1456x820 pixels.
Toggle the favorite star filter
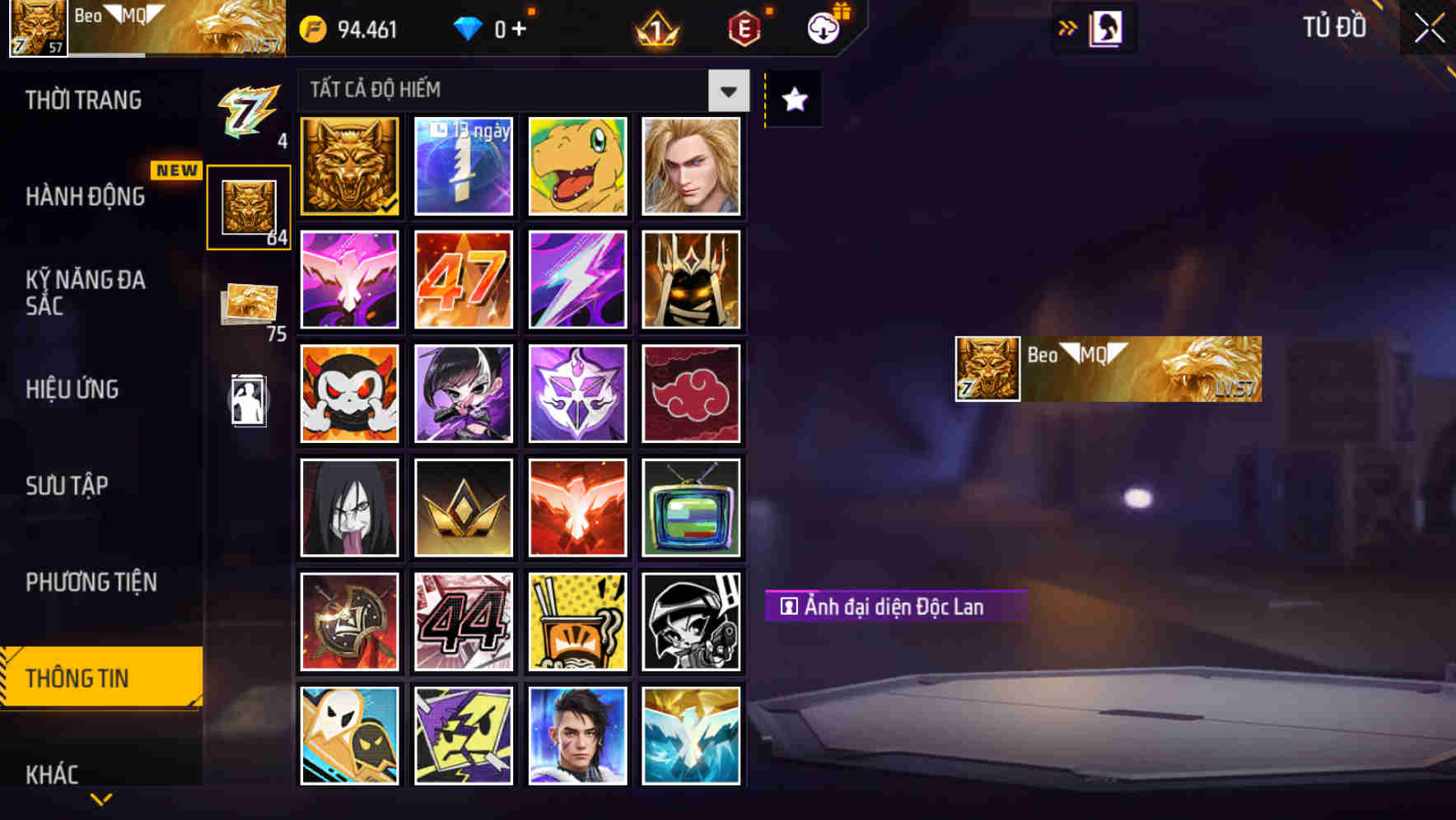coord(792,99)
